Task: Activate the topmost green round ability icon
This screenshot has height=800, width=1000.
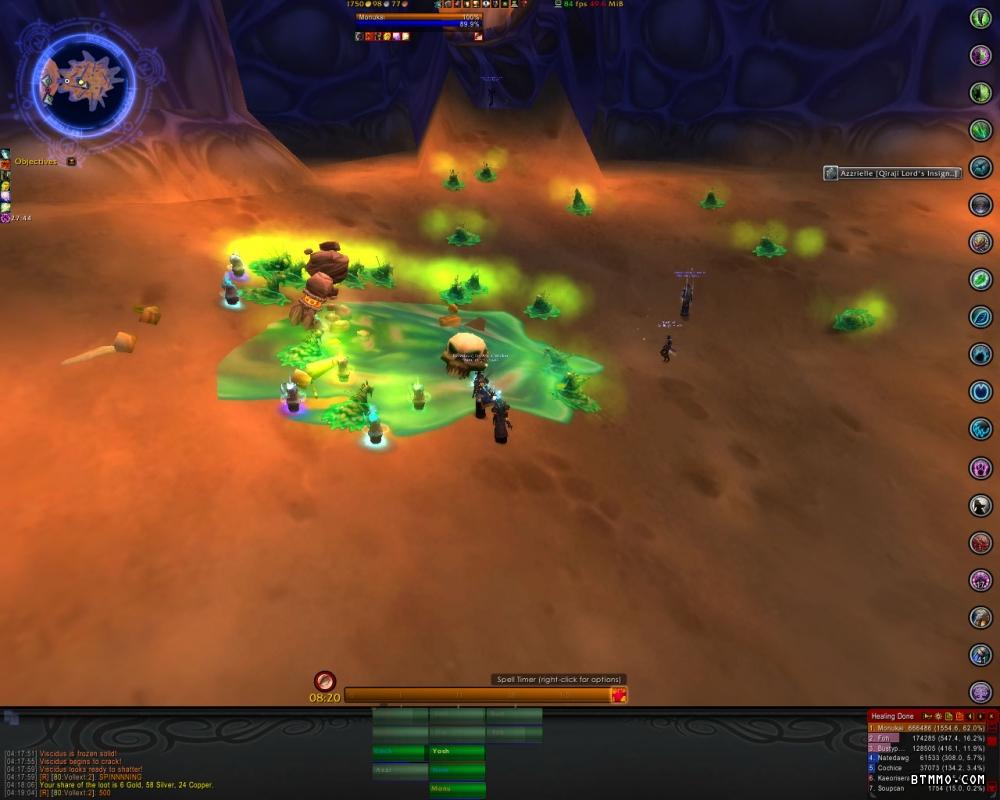Action: [x=980, y=18]
